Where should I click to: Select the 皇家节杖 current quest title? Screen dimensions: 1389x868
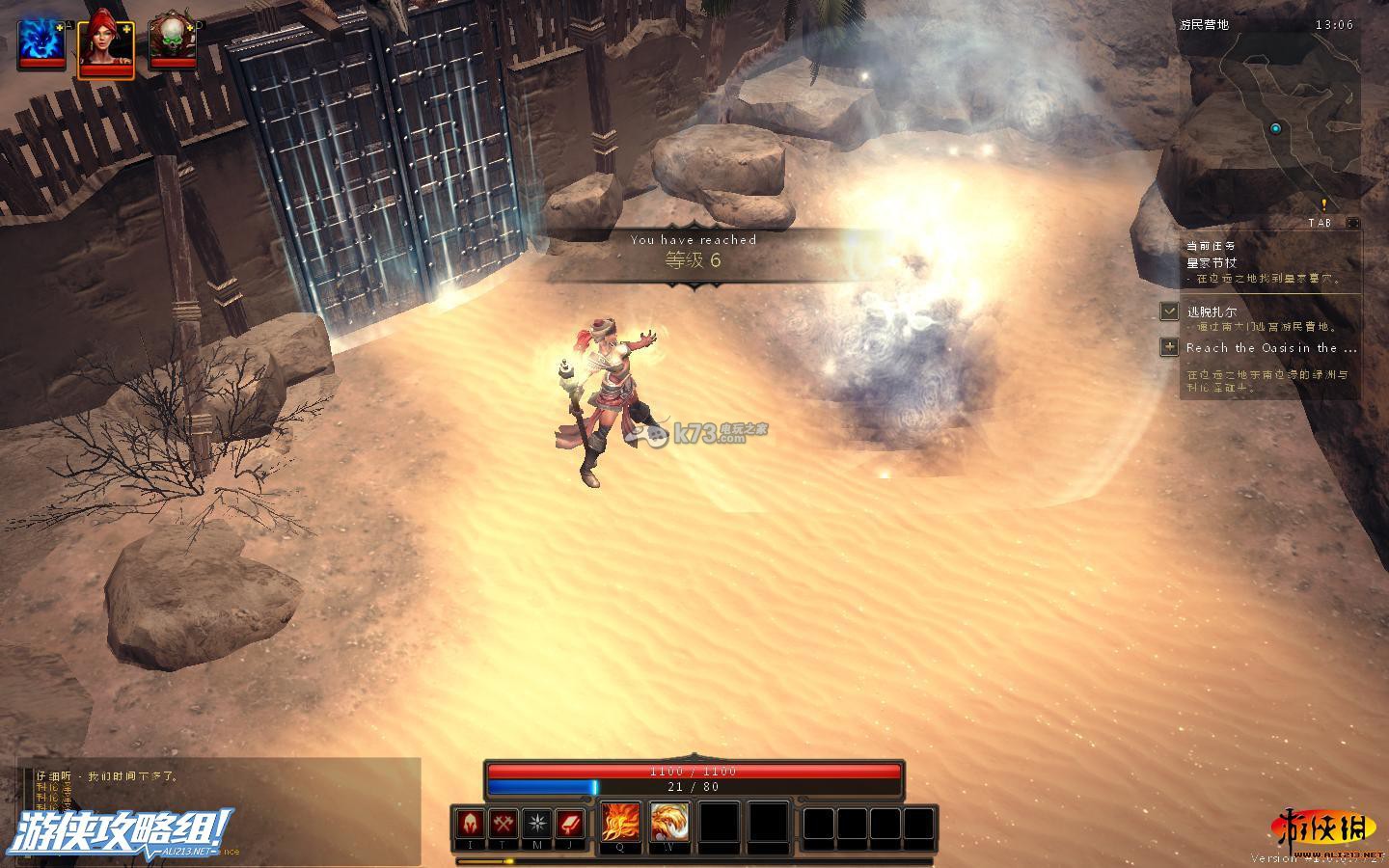(x=1212, y=262)
